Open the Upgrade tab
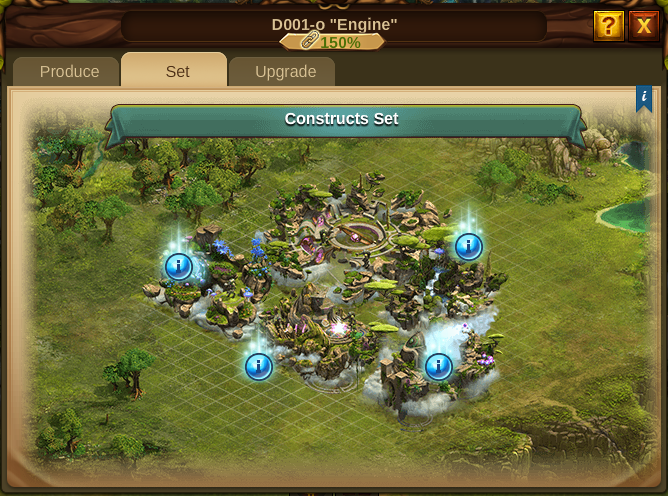 click(285, 72)
